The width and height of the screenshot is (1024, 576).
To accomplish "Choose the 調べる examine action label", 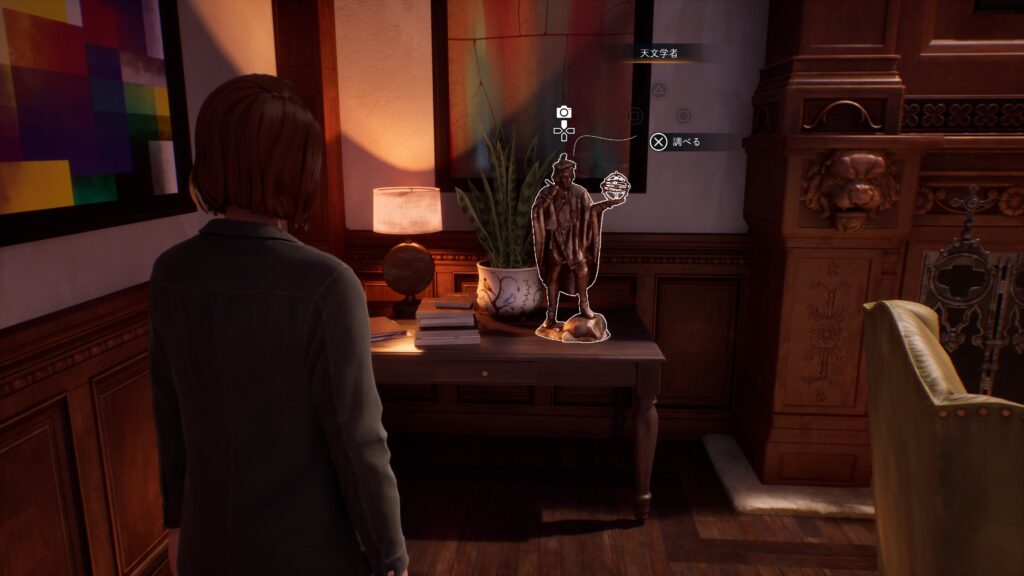I will 685,142.
